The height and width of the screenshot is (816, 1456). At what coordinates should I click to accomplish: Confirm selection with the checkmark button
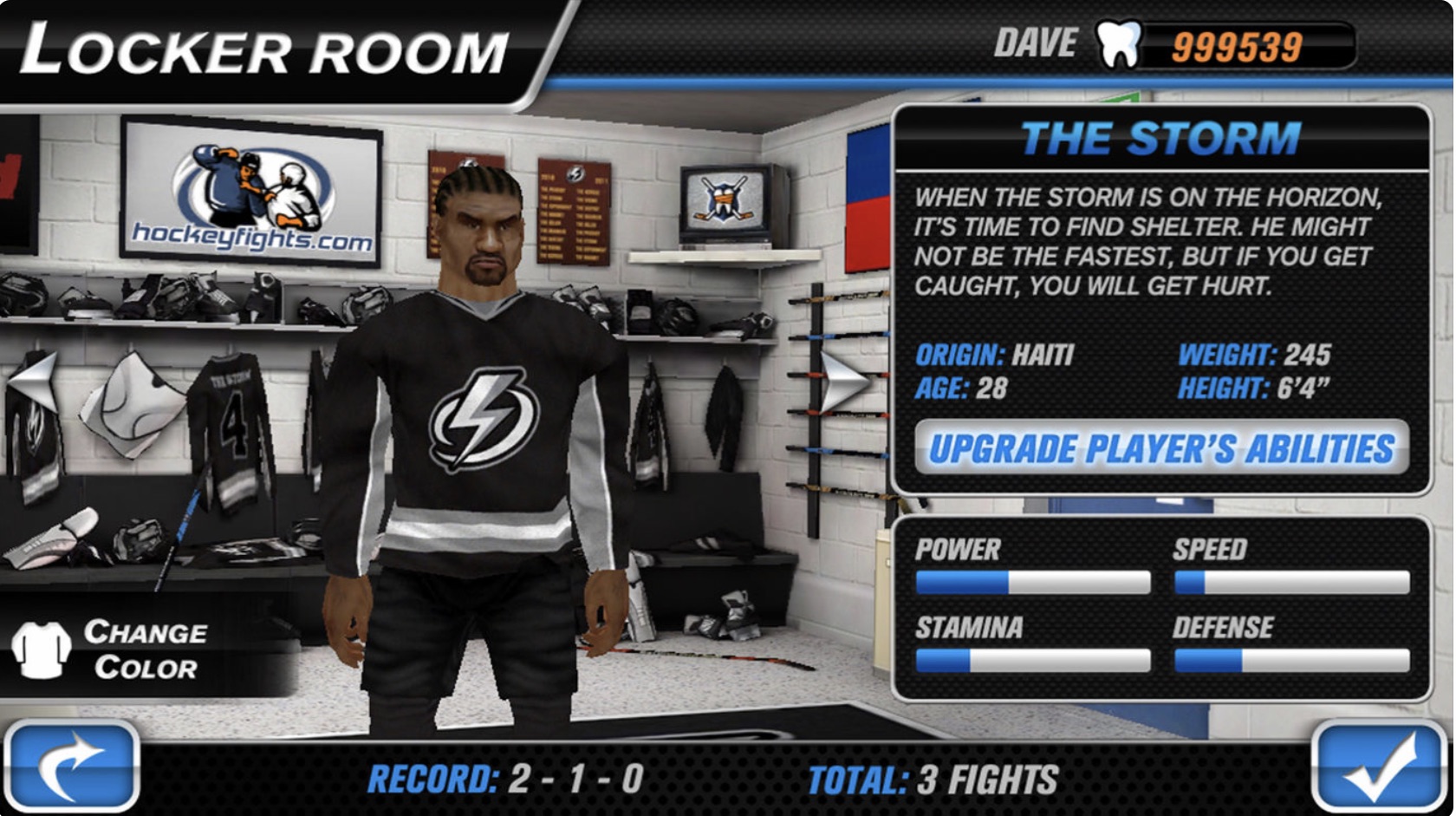[x=1381, y=767]
